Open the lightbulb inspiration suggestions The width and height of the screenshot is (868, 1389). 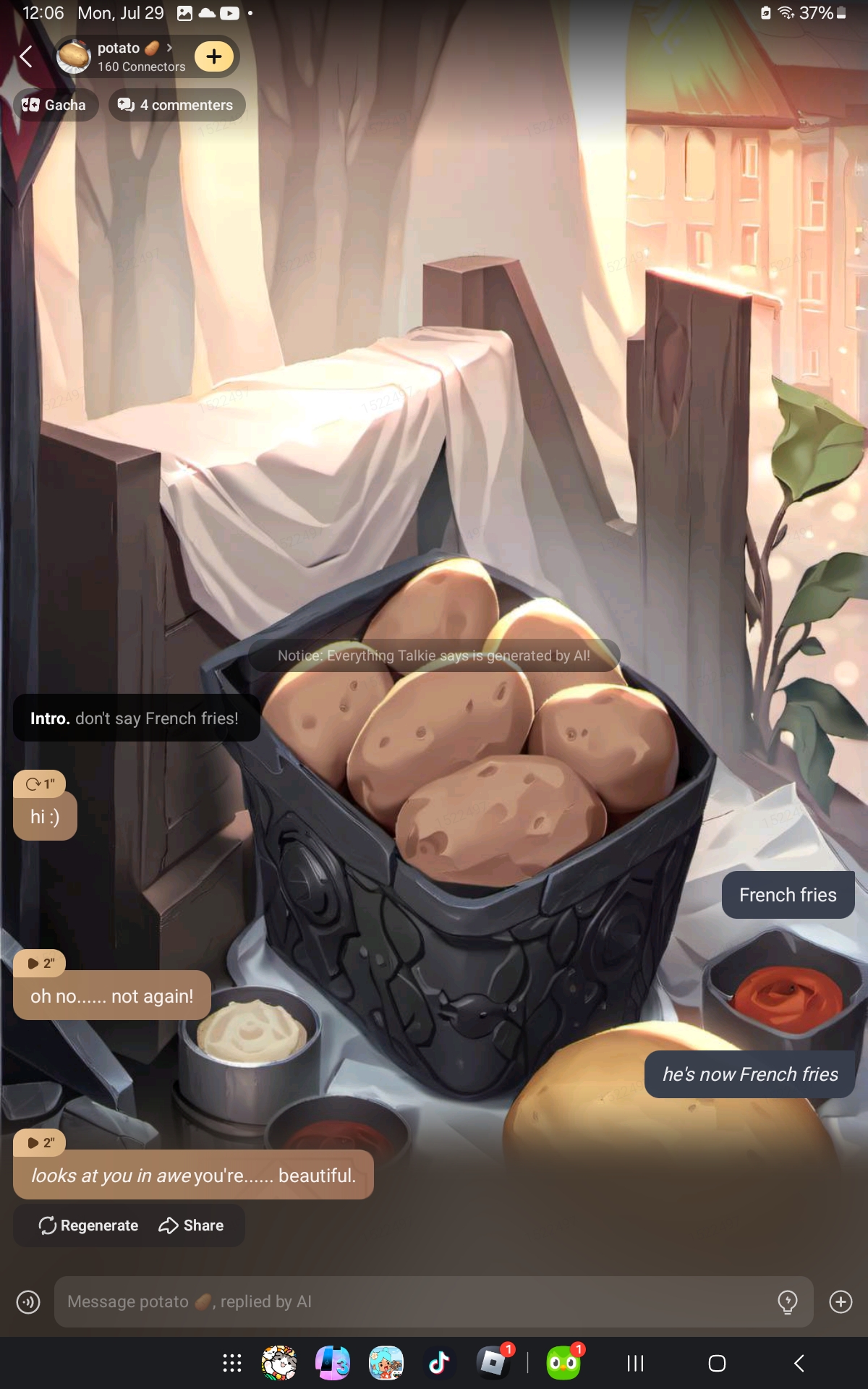tap(787, 1301)
